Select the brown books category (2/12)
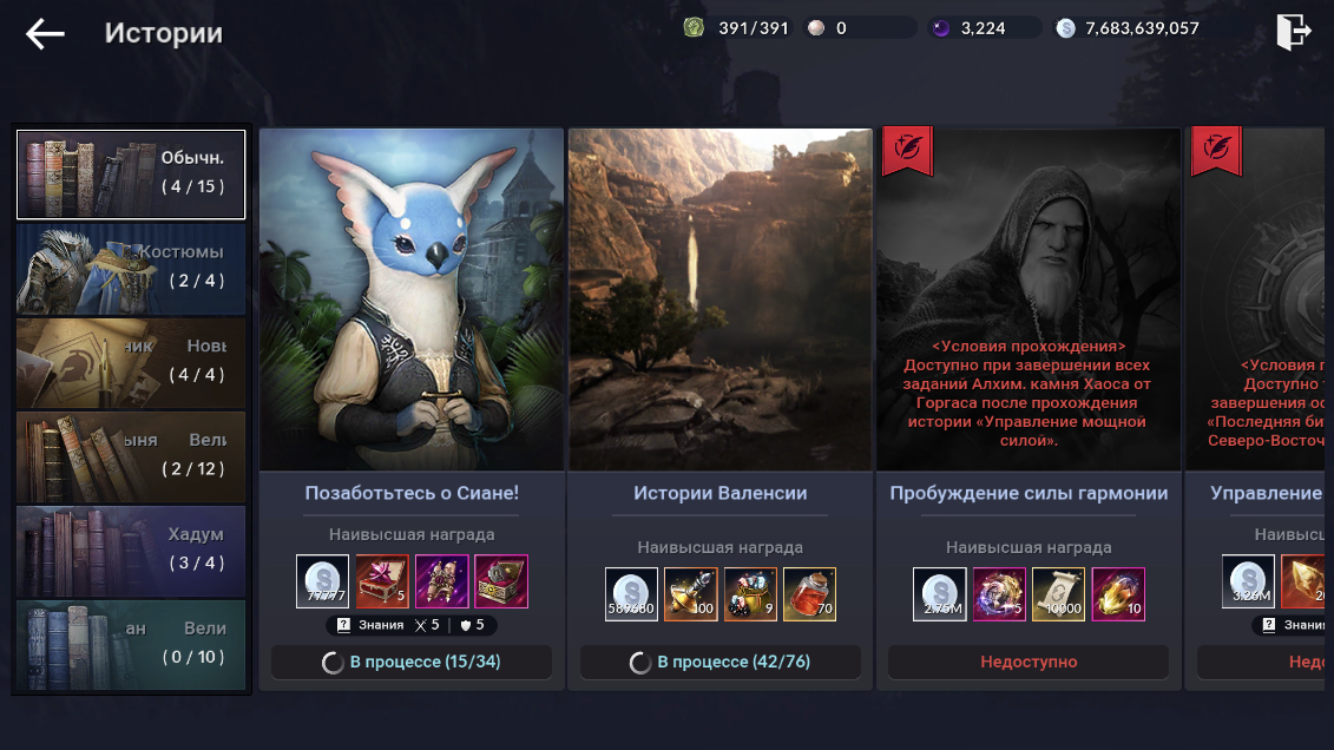Image resolution: width=1334 pixels, height=750 pixels. tap(131, 456)
